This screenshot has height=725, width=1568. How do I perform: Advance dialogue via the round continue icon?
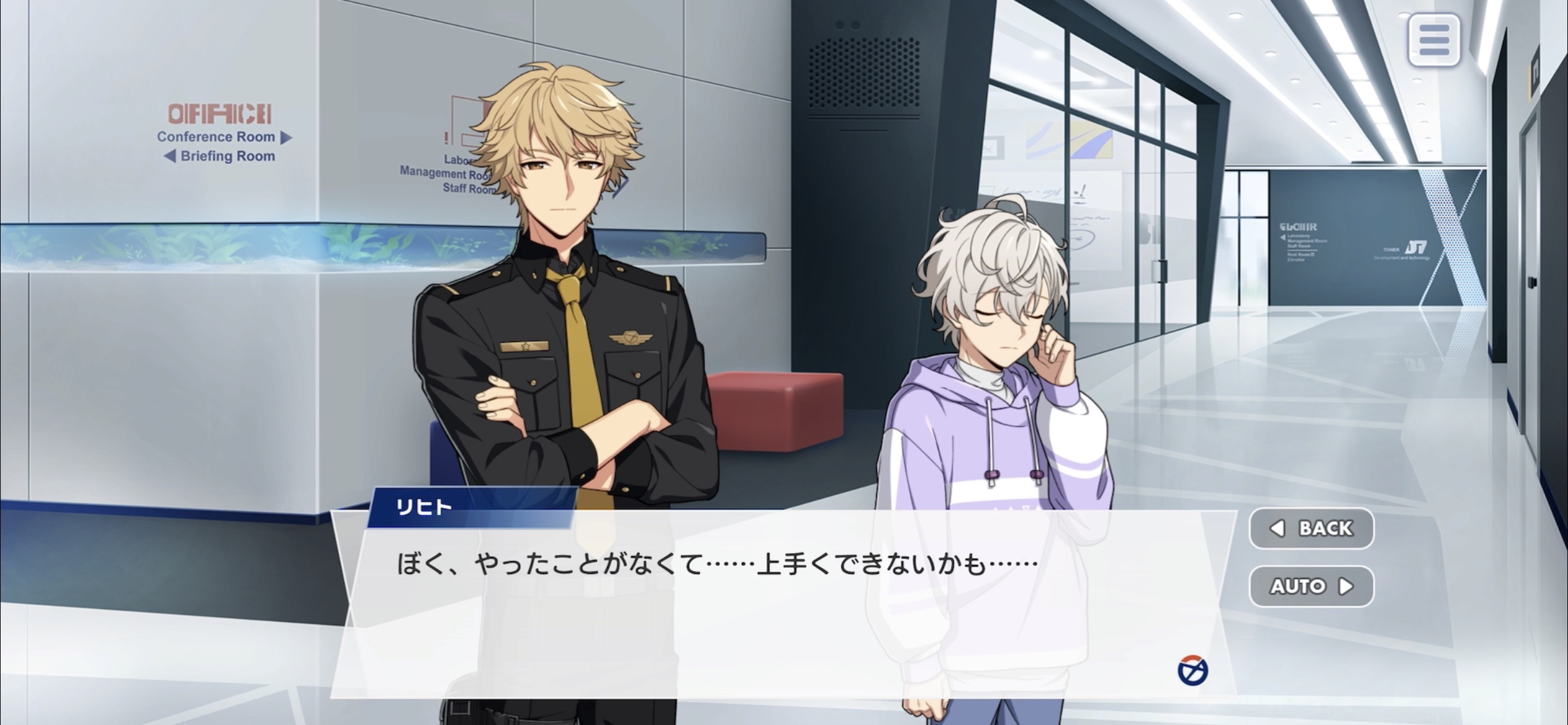coord(1193,670)
